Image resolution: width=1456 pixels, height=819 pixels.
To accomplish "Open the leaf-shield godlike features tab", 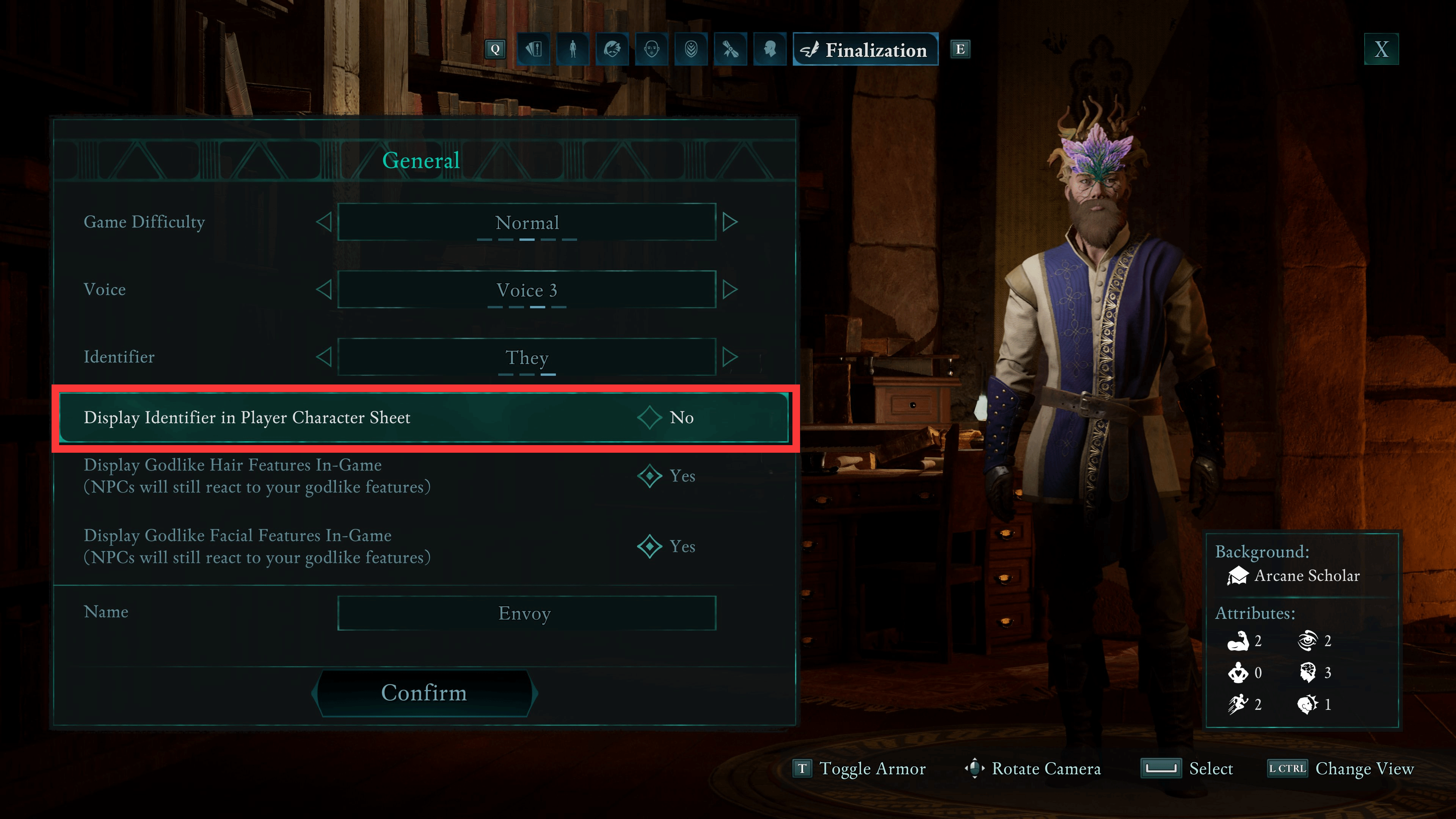I will [x=691, y=50].
